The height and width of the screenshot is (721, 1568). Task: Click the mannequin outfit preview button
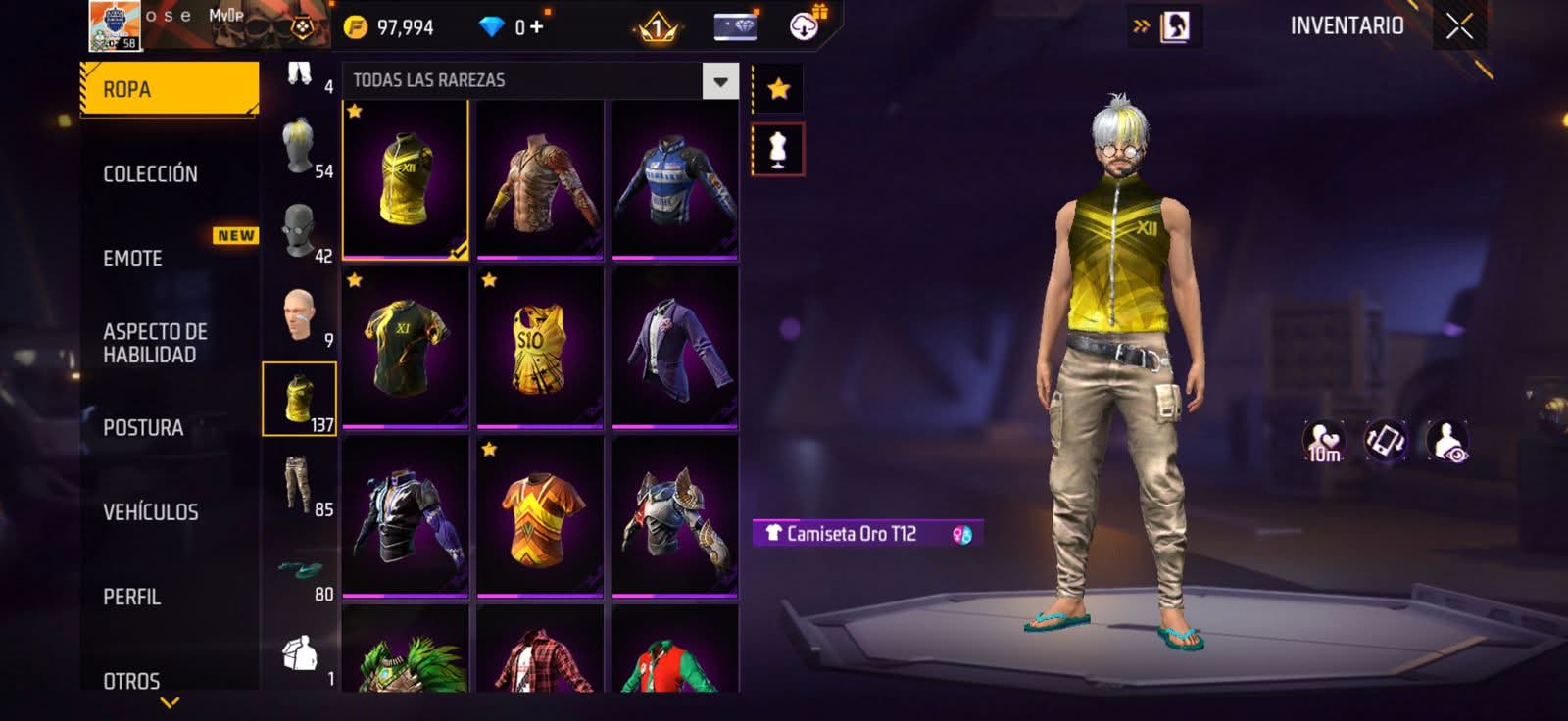point(778,150)
